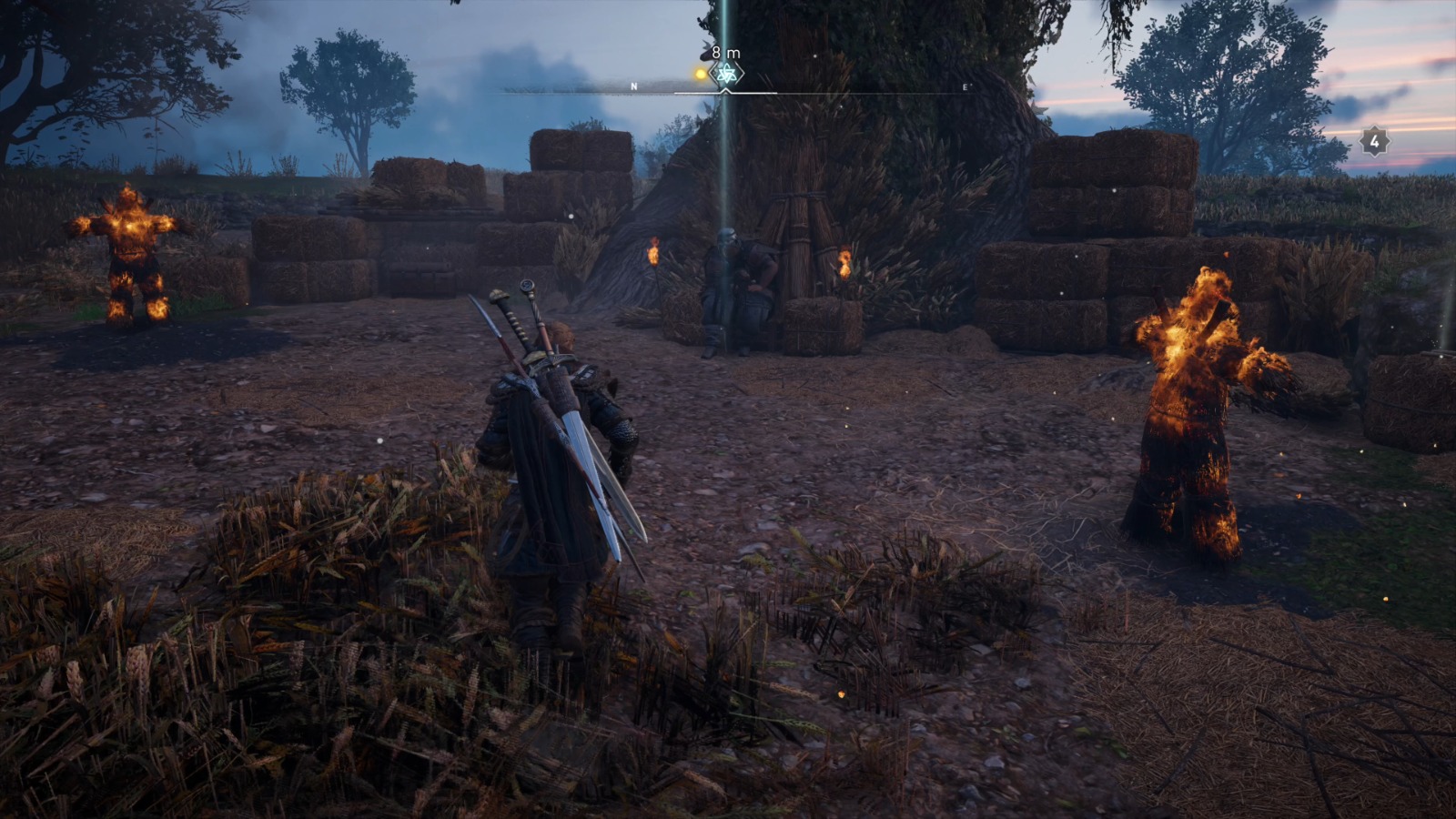This screenshot has width=1456, height=819.
Task: Click the glowing blue objective beam
Action: [x=723, y=182]
